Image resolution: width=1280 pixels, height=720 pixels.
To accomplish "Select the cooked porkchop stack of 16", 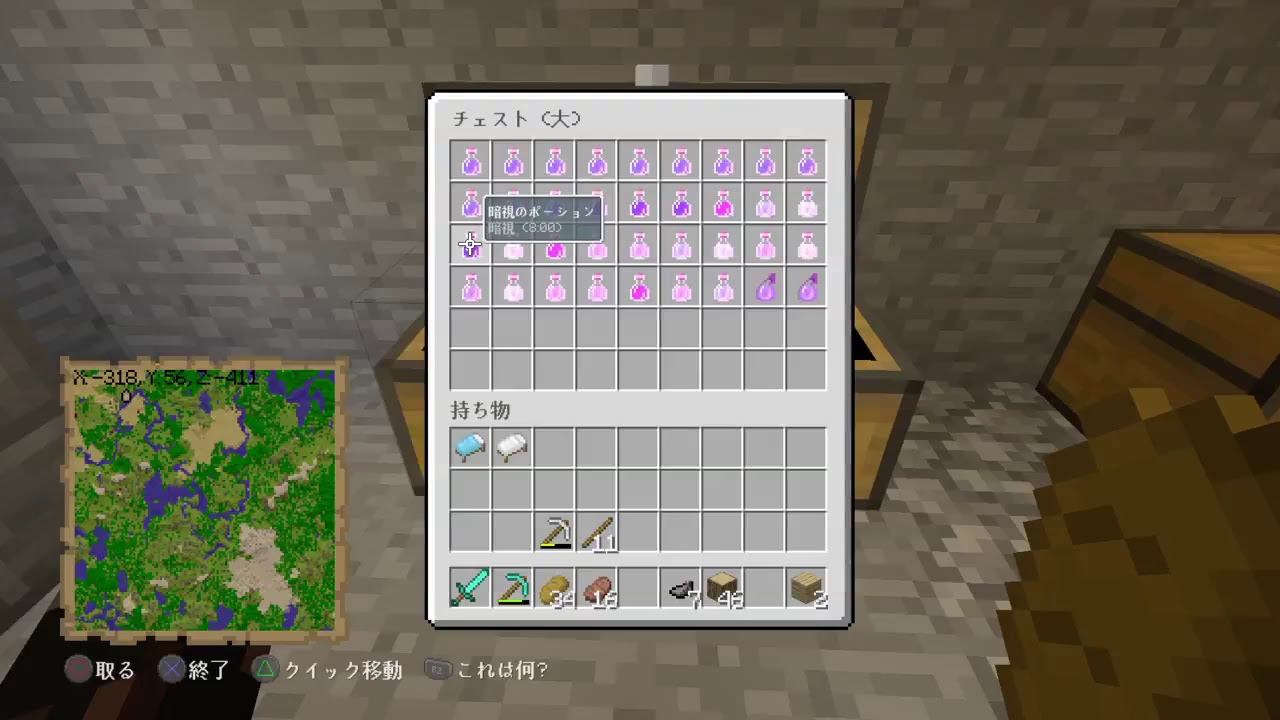I will (x=596, y=588).
